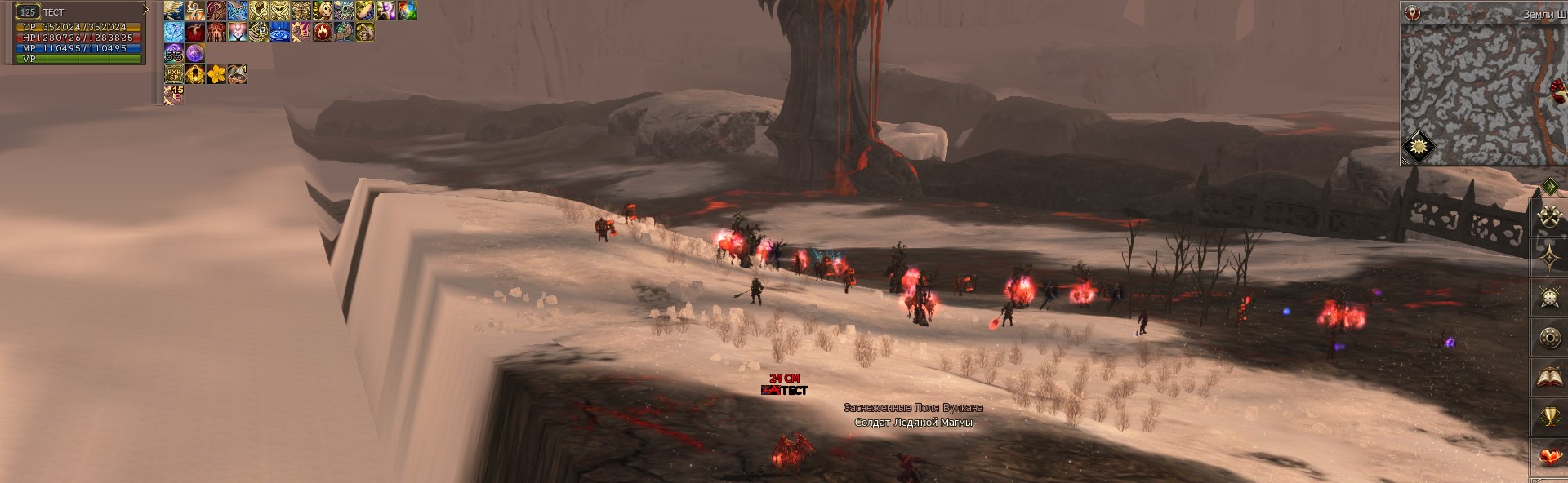
Task: Click the glowing heart buff icon
Action: (237, 32)
